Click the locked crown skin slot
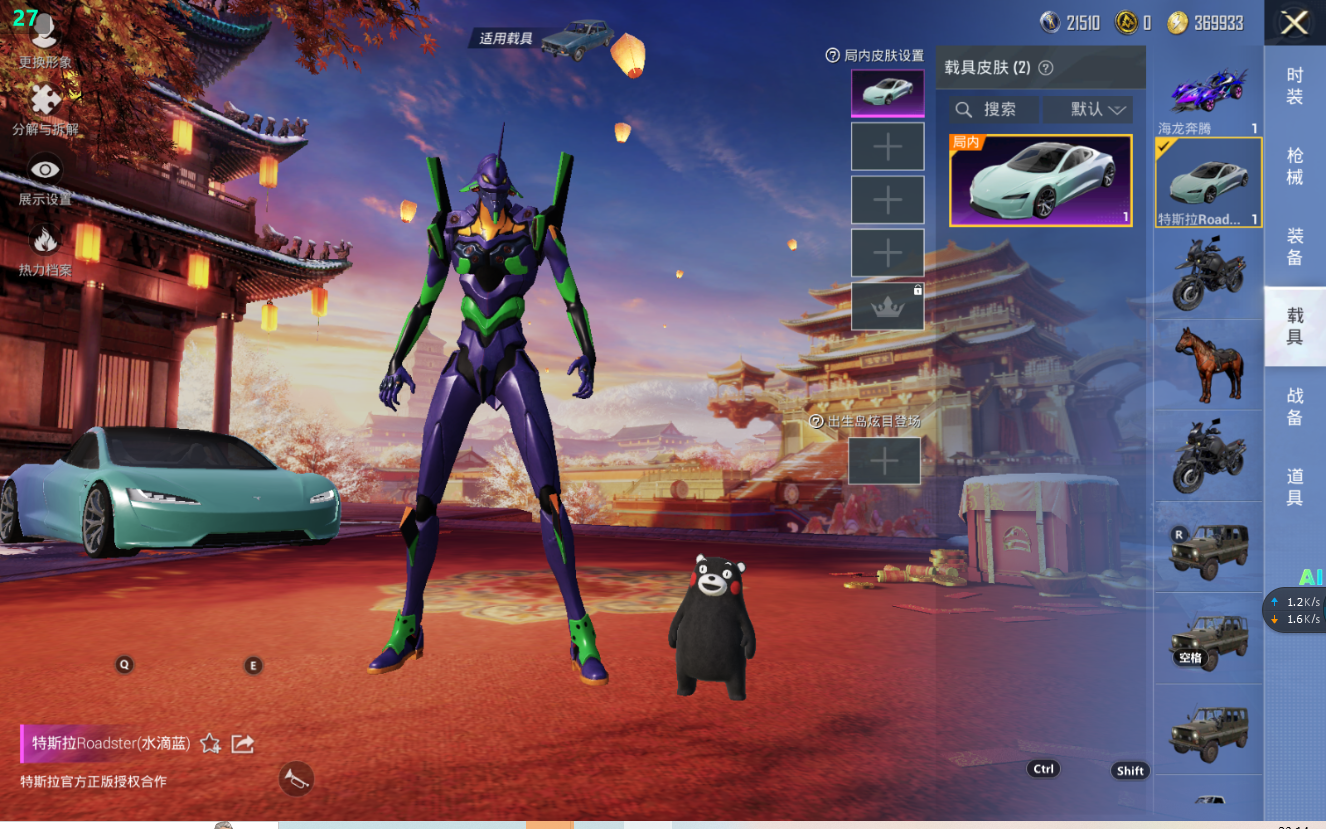The height and width of the screenshot is (829, 1326). [x=887, y=306]
